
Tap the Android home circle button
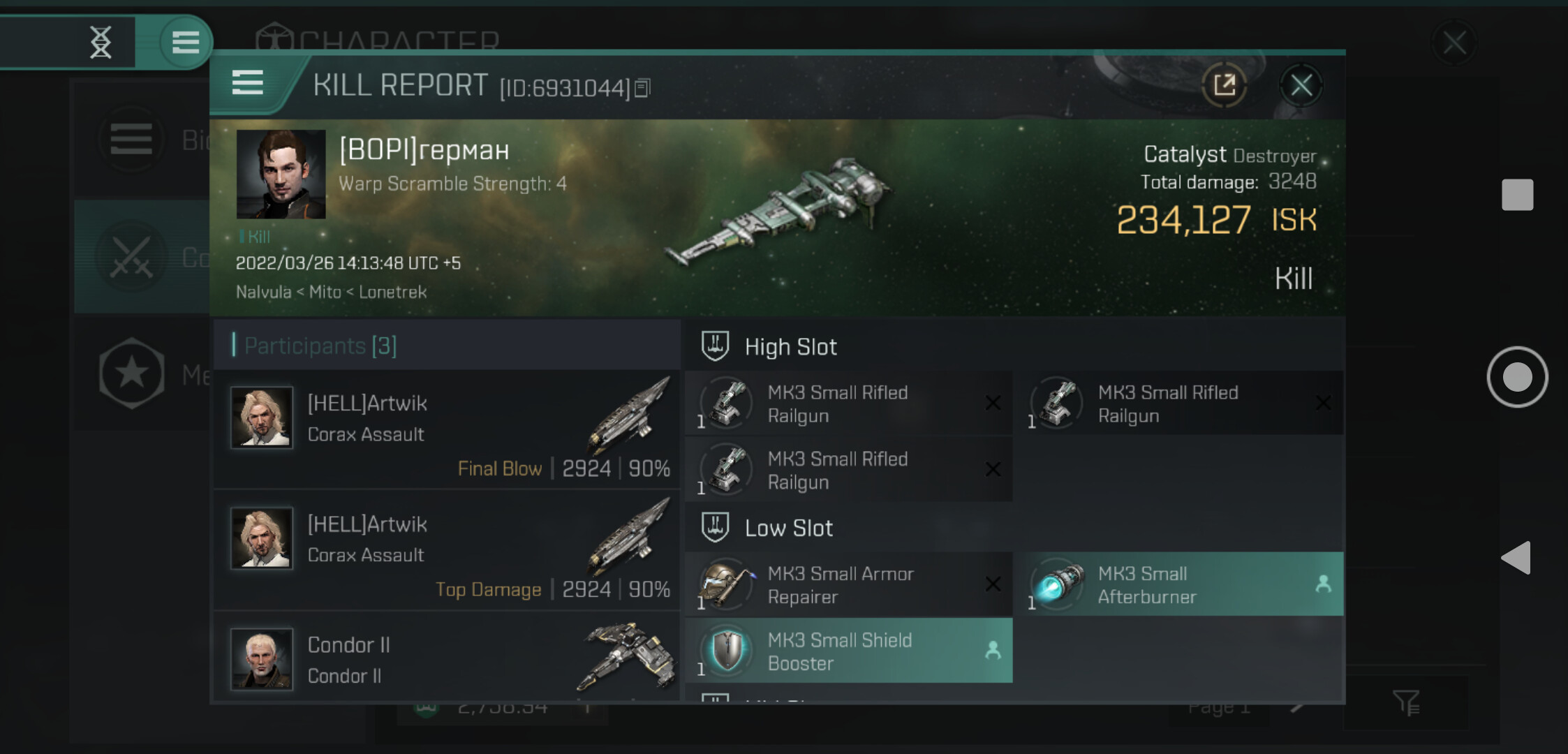tap(1517, 377)
